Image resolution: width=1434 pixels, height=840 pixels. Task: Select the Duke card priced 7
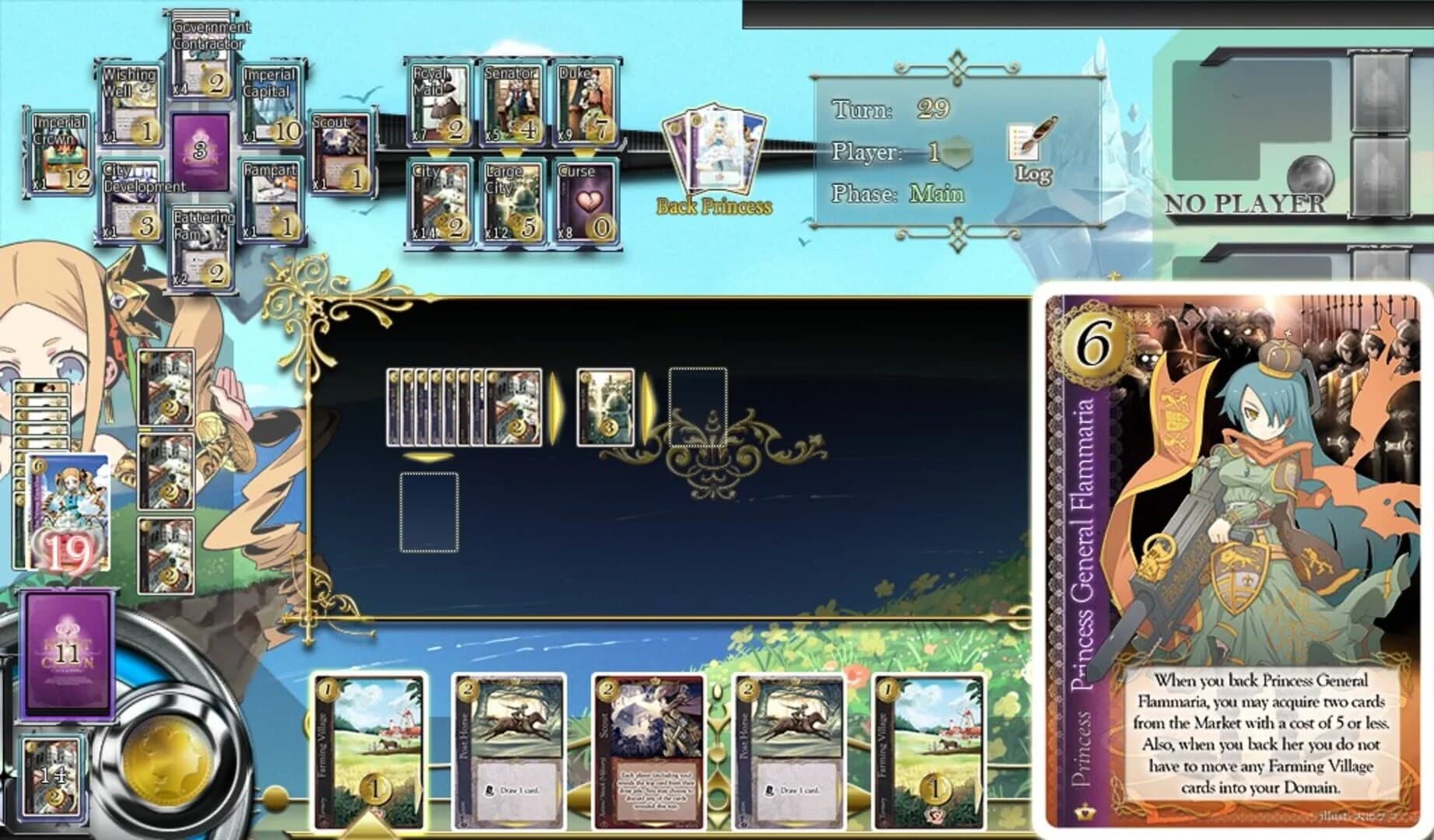point(585,103)
